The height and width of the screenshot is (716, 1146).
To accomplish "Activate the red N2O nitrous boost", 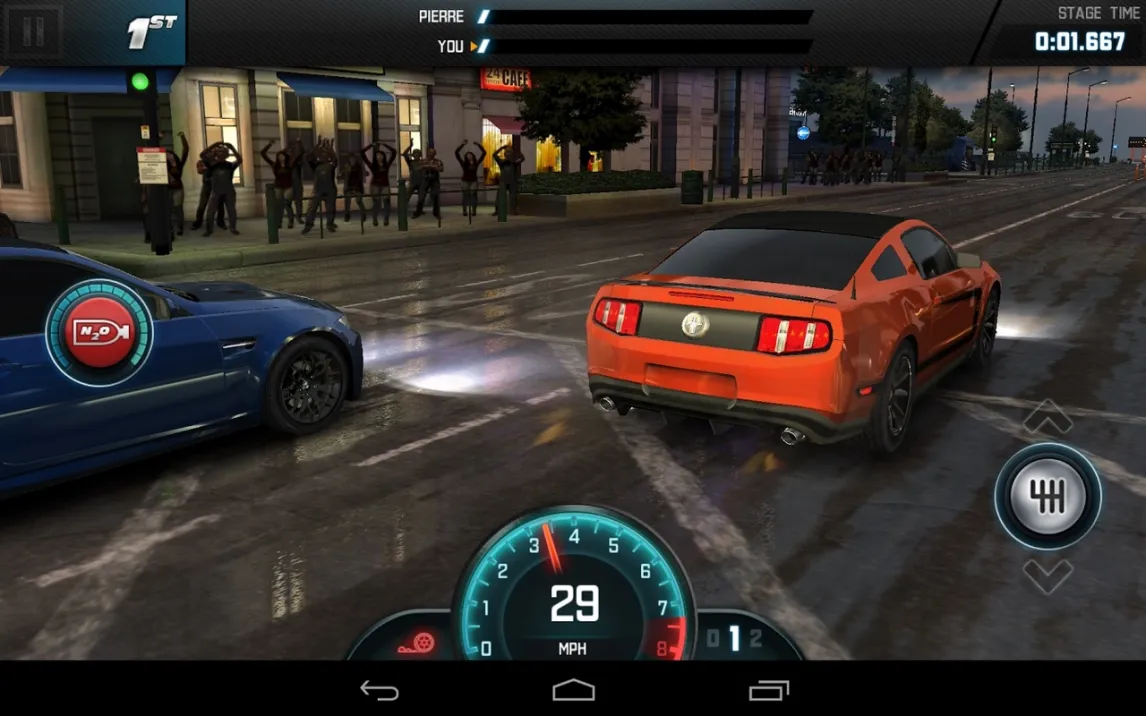I will tap(98, 333).
